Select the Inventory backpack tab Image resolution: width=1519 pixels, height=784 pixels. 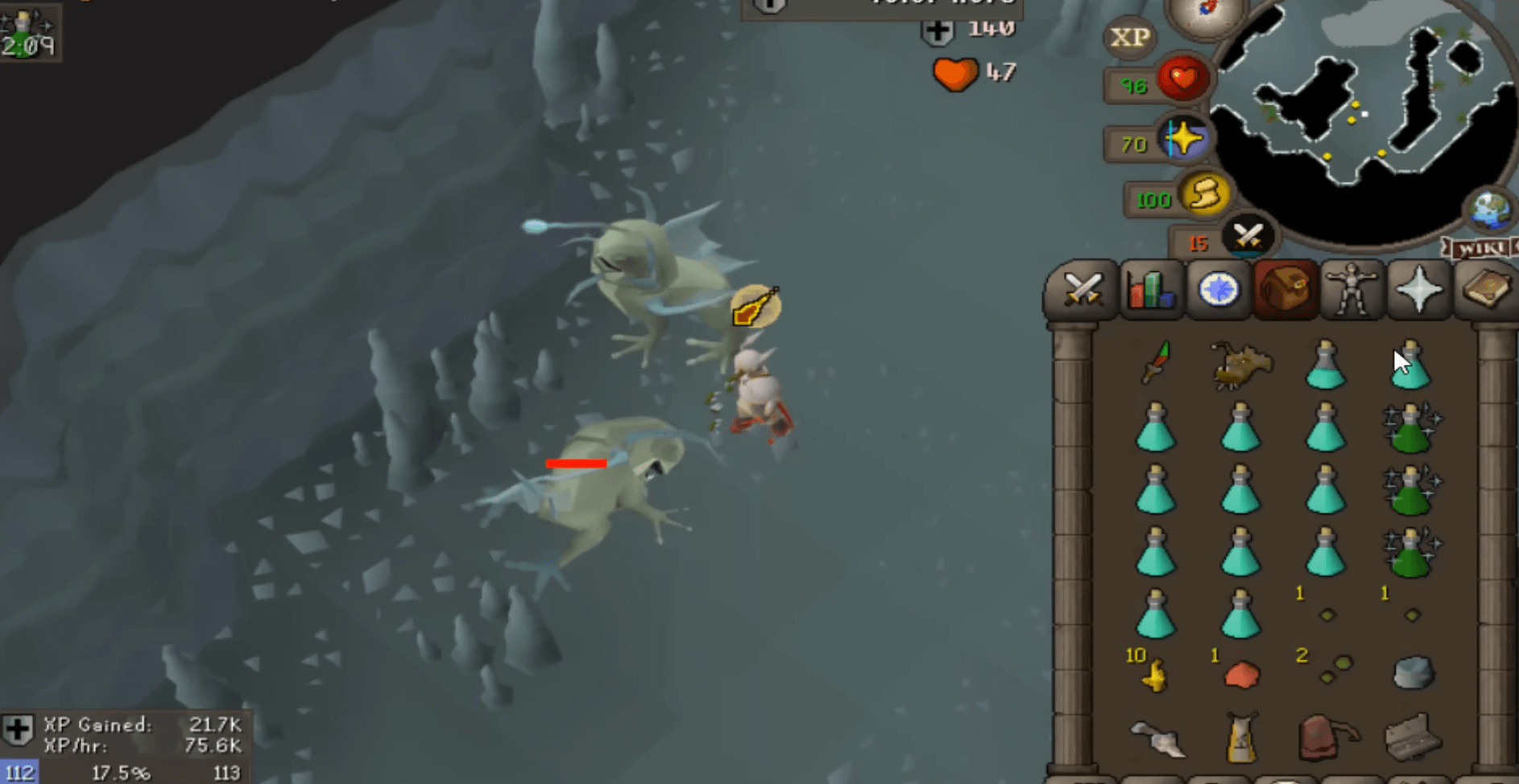click(1285, 289)
